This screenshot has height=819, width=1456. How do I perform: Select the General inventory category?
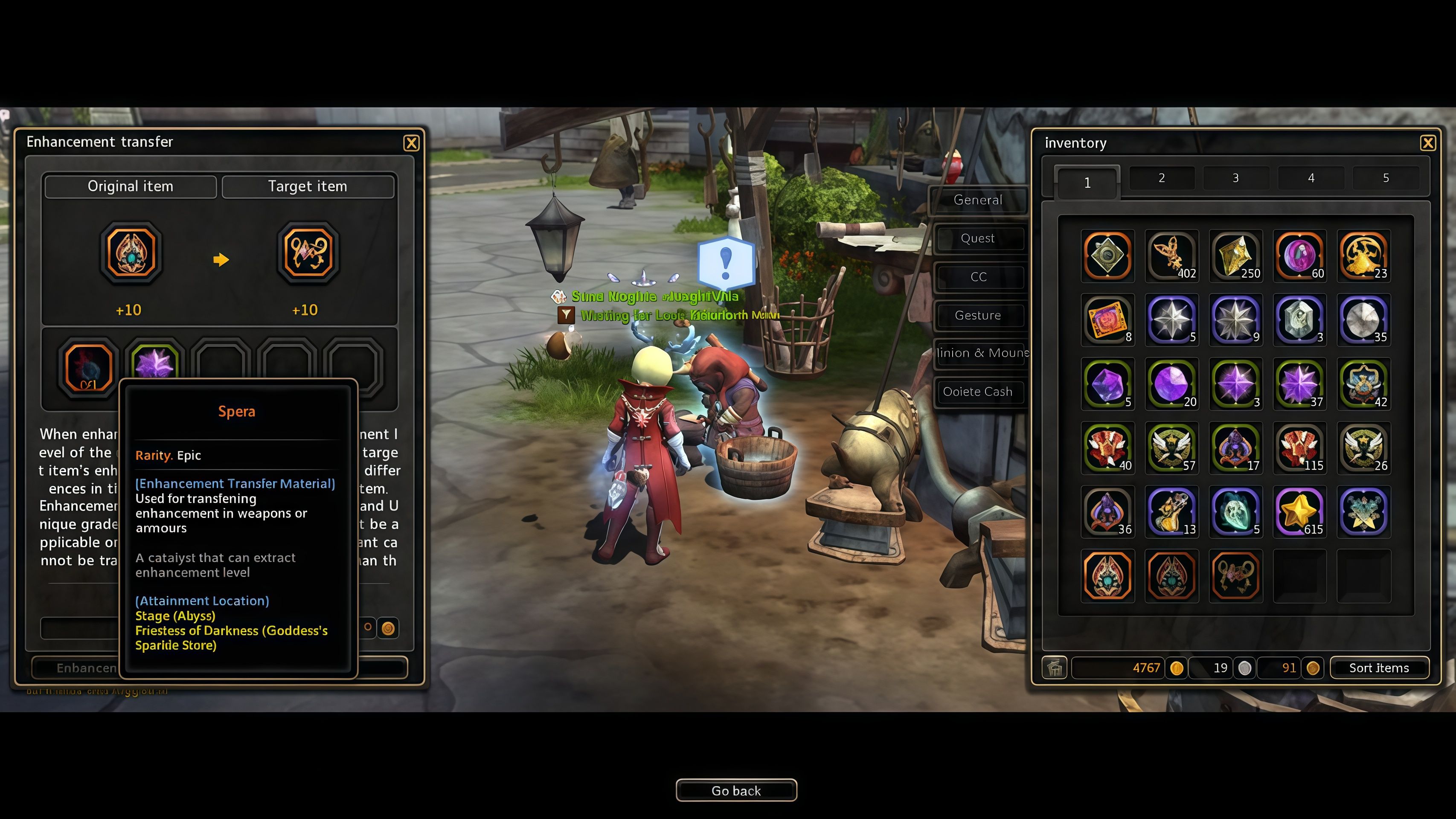978,200
